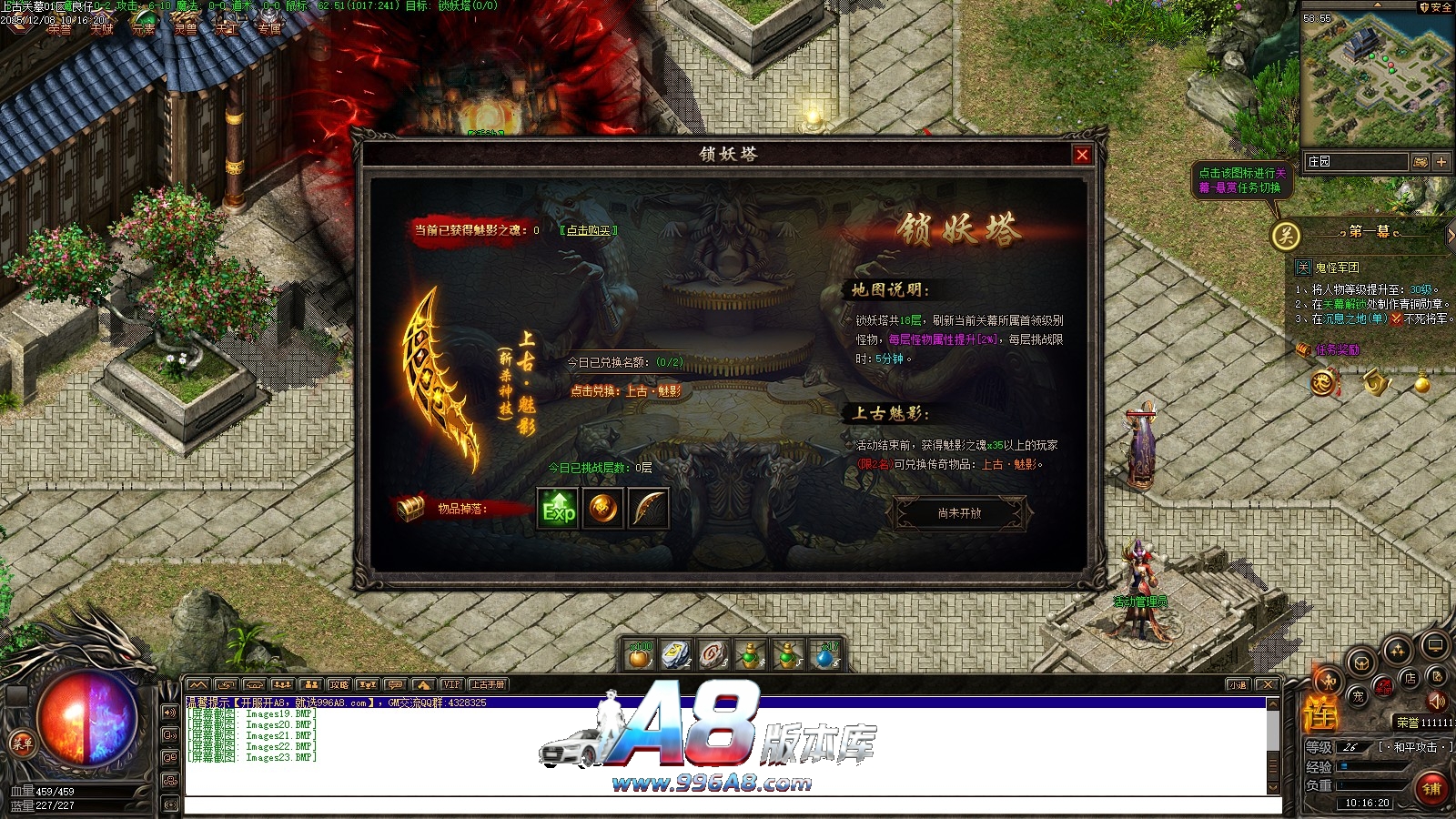The width and height of the screenshot is (1456, 819).
Task: Open the 店 shop round icon
Action: click(x=1410, y=678)
